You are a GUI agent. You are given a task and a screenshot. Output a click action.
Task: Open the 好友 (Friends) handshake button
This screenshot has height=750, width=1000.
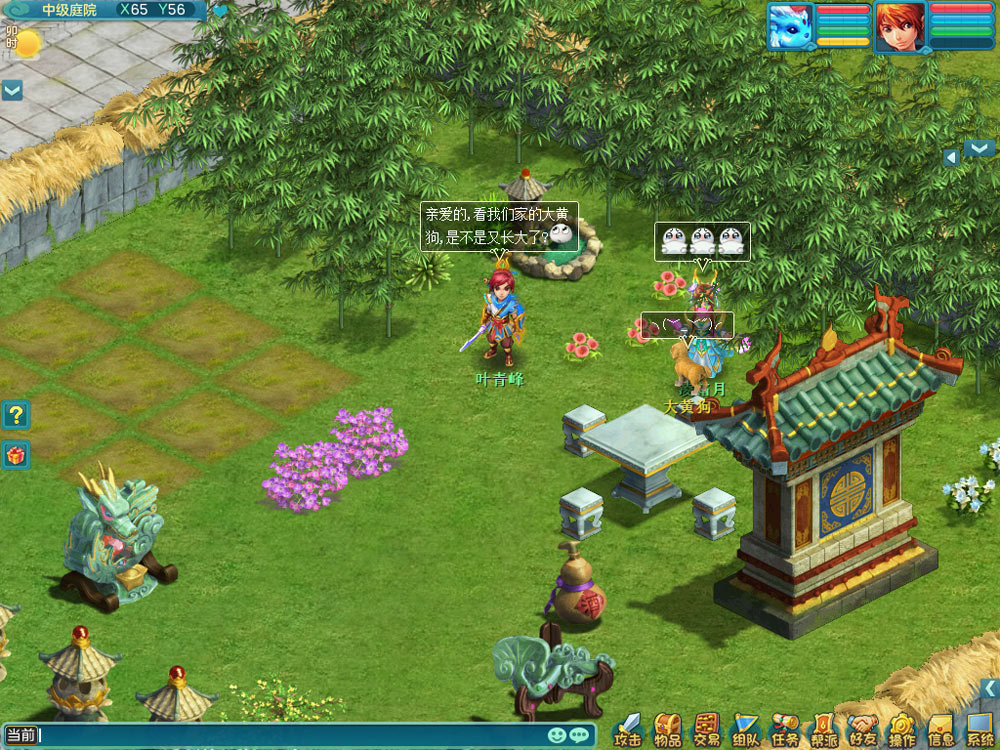(862, 730)
